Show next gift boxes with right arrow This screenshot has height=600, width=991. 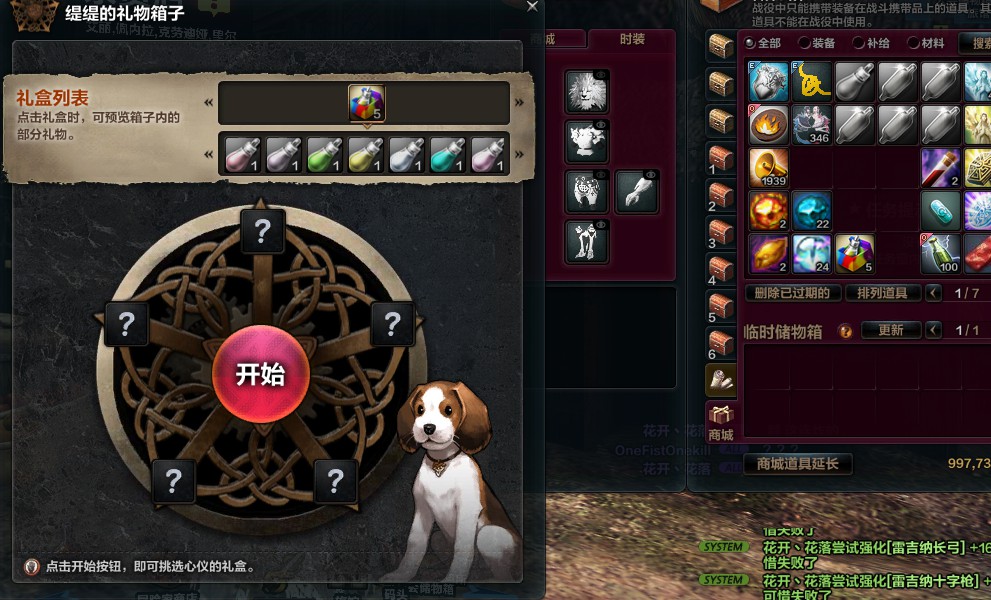[519, 102]
